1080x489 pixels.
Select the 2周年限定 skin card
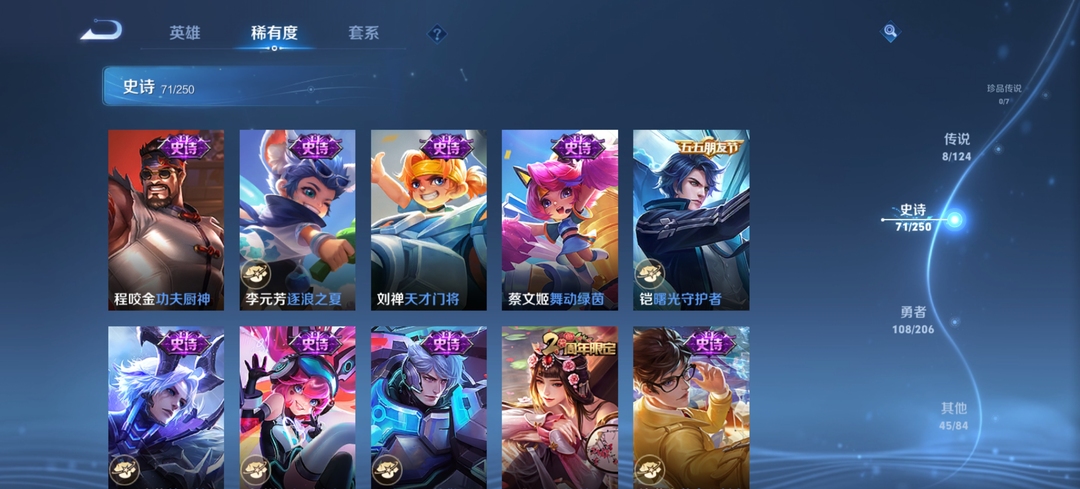(559, 407)
